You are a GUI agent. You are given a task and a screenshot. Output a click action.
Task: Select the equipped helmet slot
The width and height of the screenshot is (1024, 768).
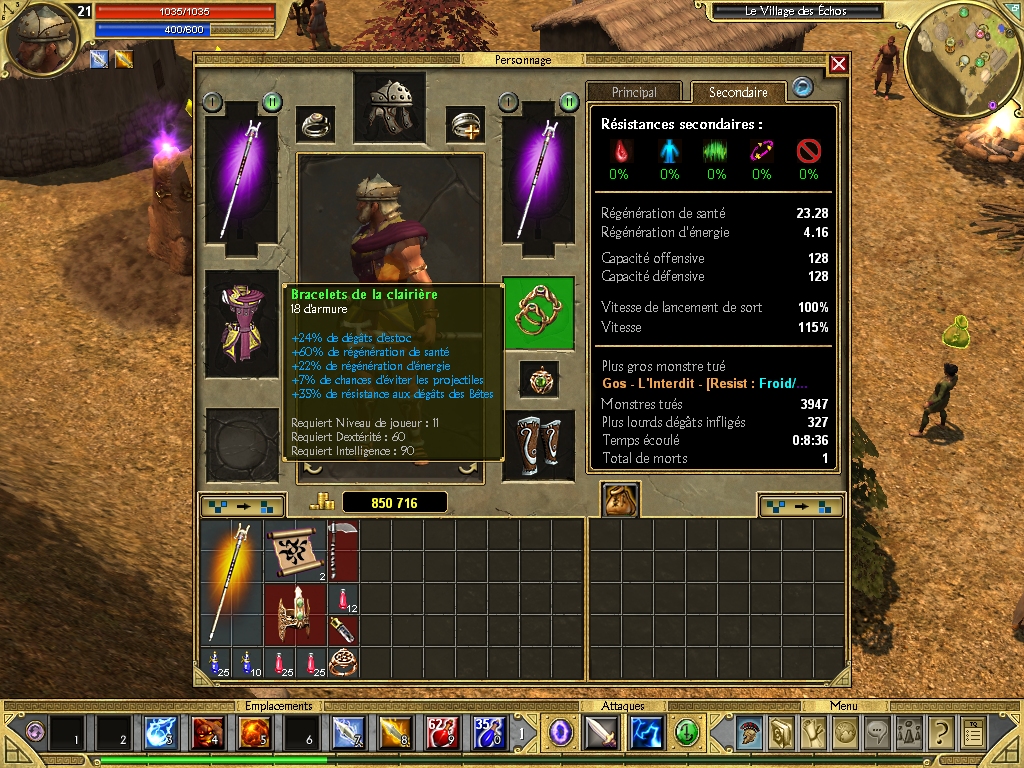[x=389, y=107]
